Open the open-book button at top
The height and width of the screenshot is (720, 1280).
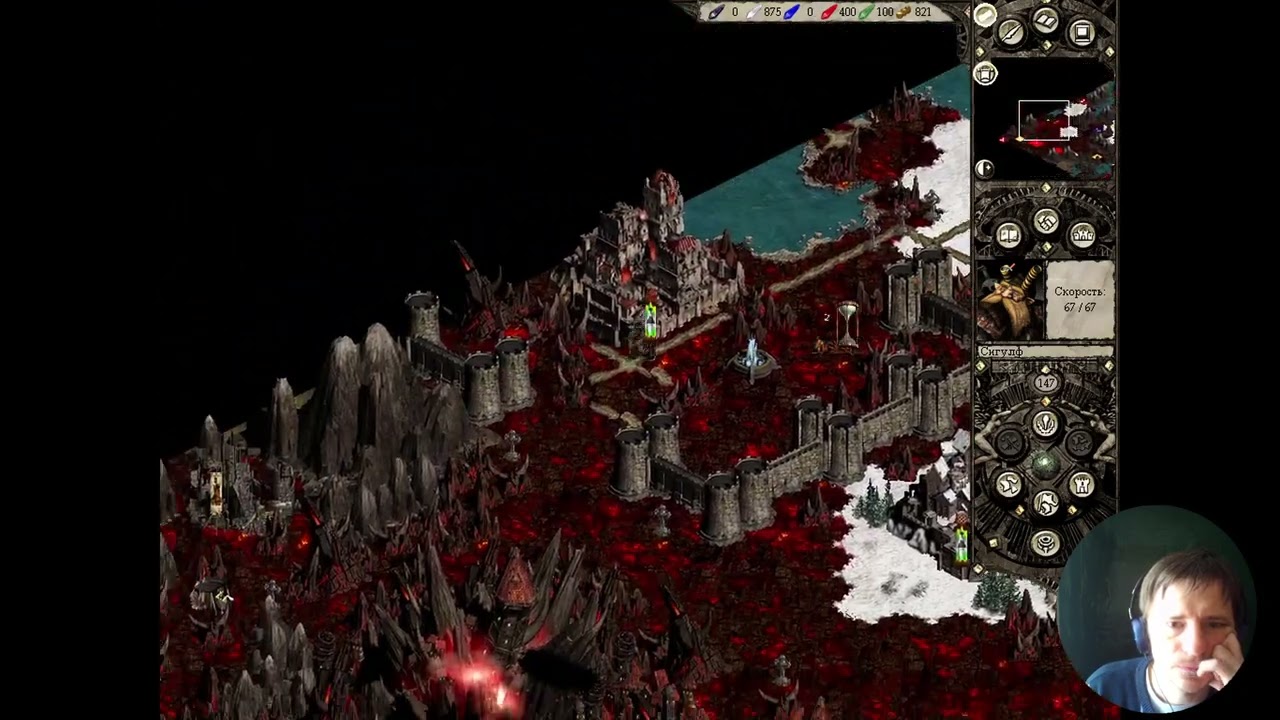point(1046,21)
